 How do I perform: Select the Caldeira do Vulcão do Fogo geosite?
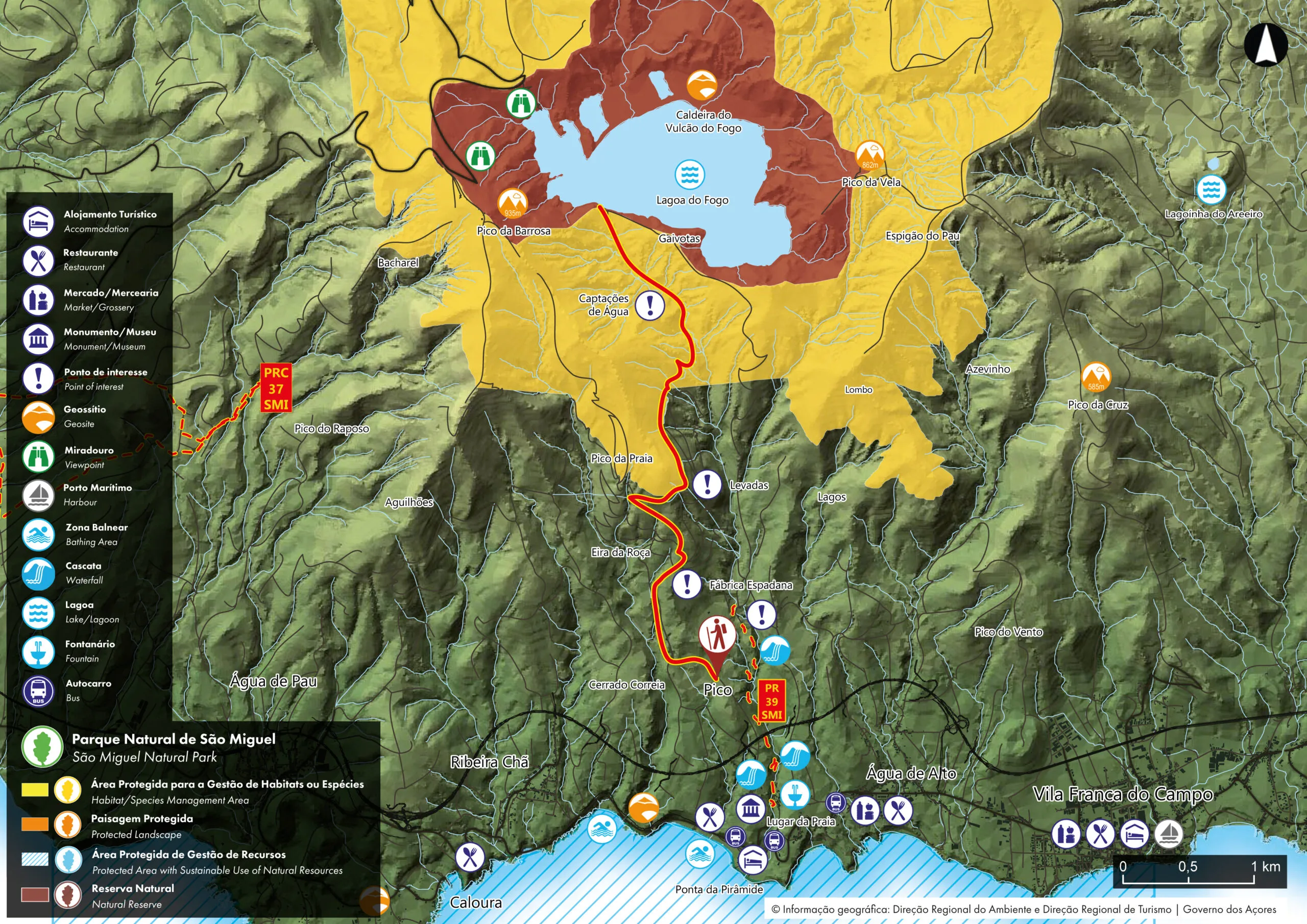tap(701, 85)
